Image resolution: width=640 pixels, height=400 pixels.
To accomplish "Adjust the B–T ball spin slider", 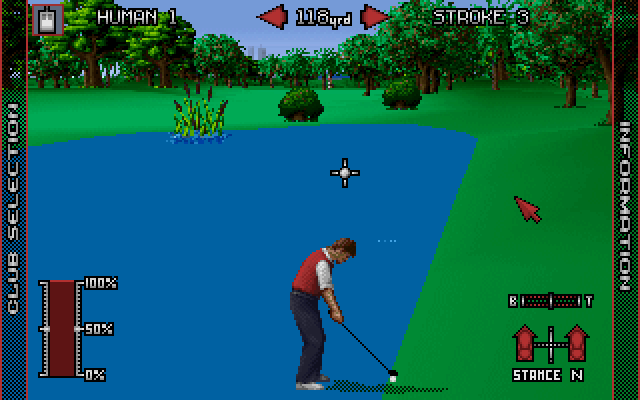I will click(550, 300).
